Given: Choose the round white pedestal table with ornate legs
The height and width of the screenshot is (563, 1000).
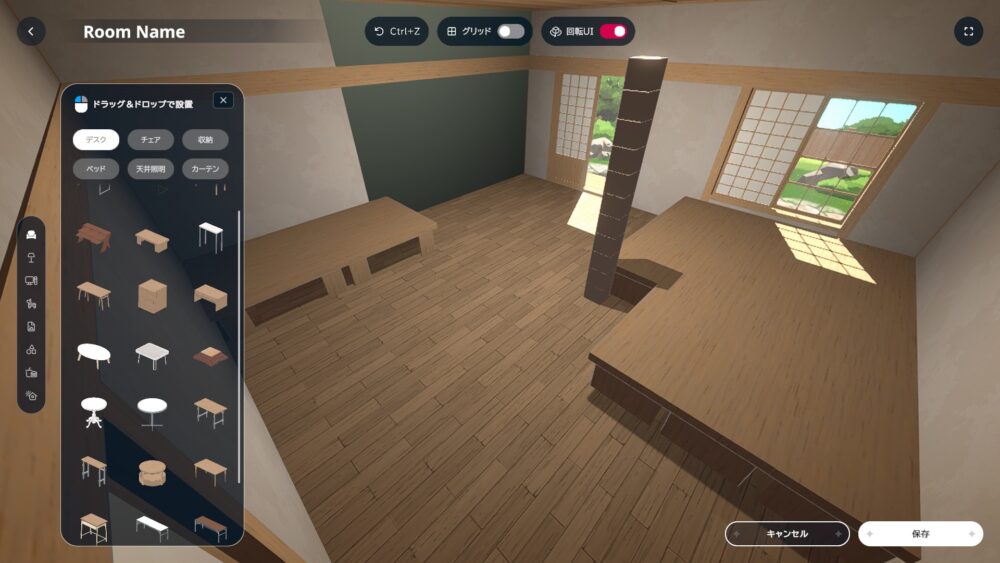Looking at the screenshot, I should pyautogui.click(x=93, y=411).
